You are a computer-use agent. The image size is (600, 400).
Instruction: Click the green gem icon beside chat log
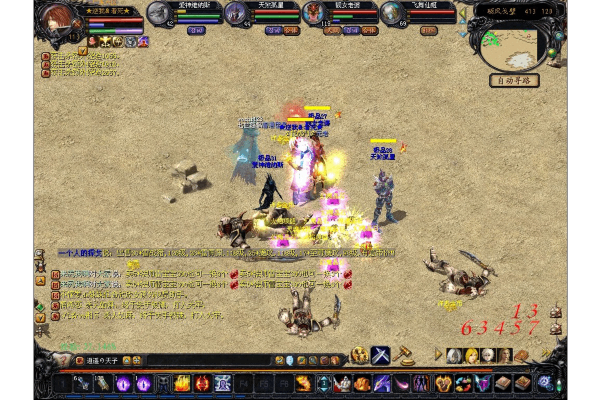click(39, 304)
